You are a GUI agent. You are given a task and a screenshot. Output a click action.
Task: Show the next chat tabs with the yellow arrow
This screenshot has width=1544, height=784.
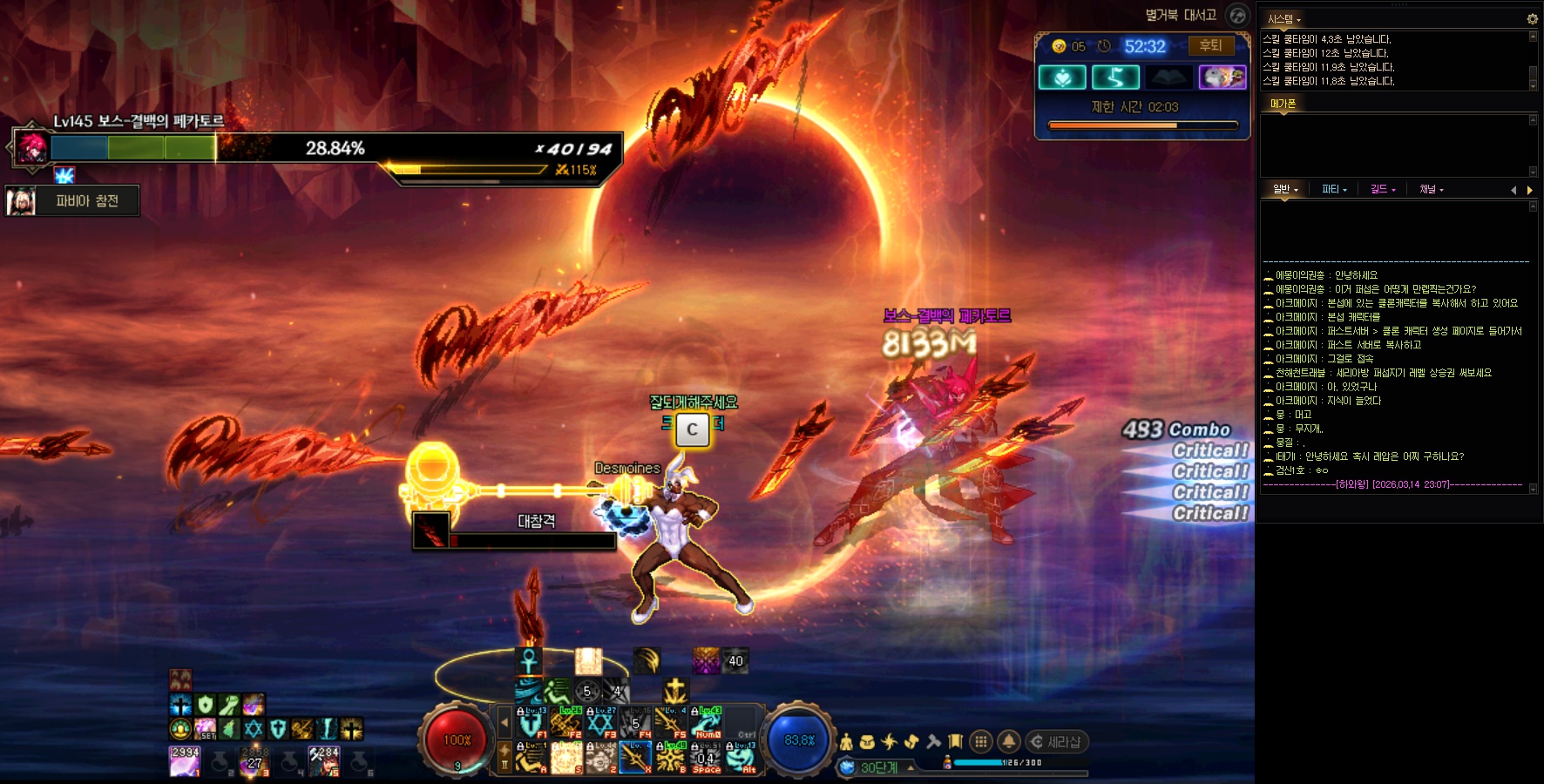(x=1529, y=190)
